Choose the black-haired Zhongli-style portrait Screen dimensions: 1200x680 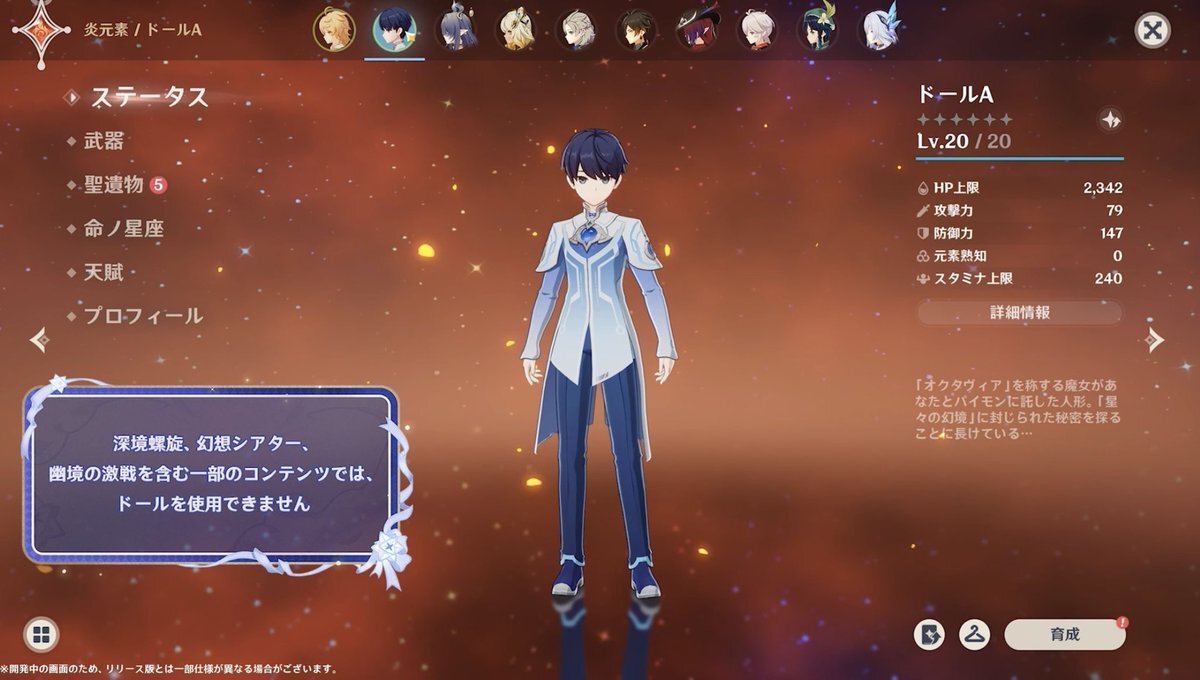637,30
